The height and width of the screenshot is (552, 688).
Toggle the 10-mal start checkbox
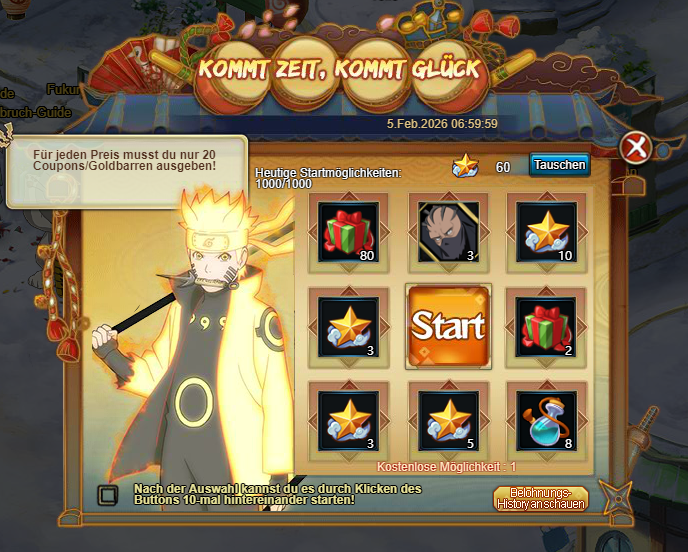click(x=106, y=494)
